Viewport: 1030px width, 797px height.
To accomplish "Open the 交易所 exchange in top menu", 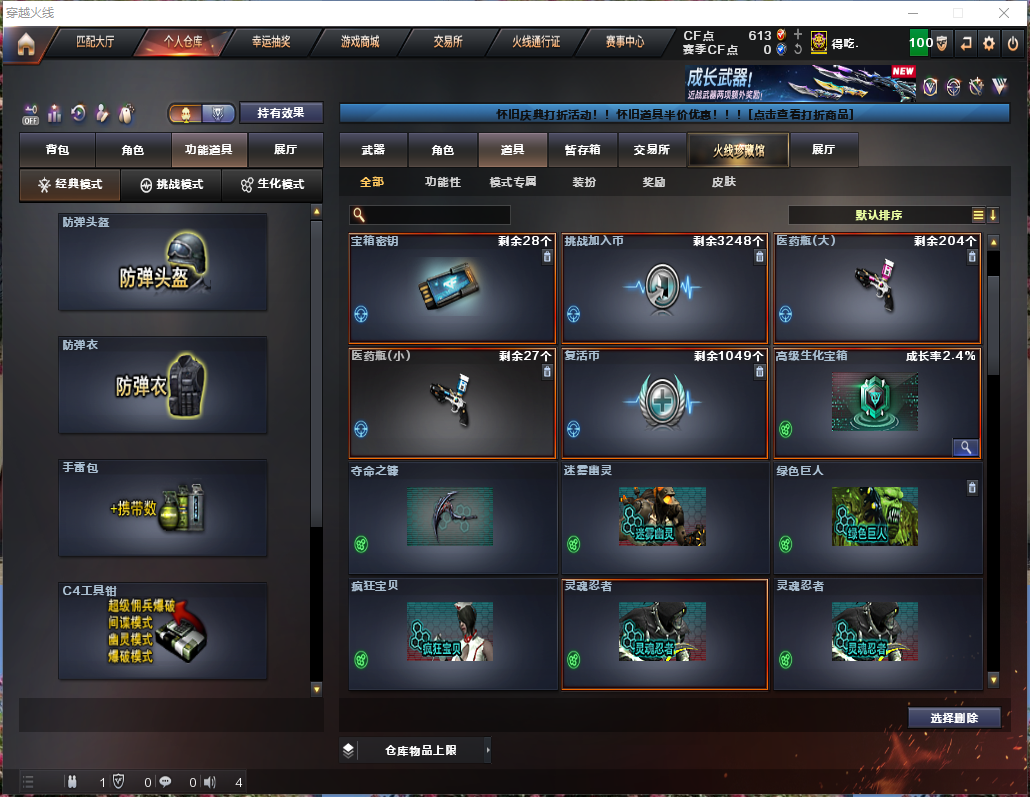I will [x=447, y=42].
